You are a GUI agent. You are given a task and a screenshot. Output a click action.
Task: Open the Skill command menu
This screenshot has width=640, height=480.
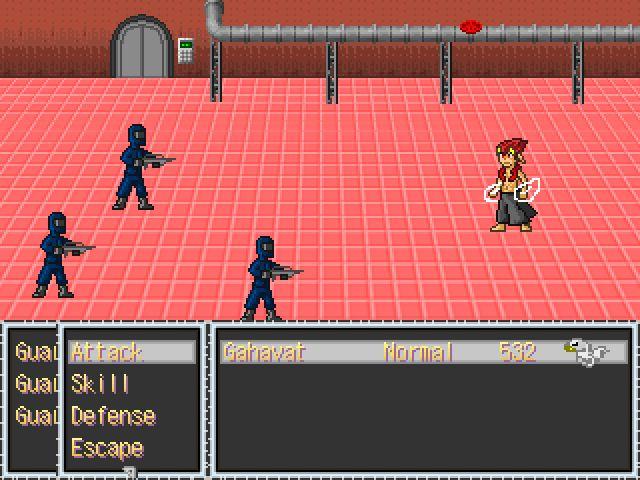tap(100, 384)
